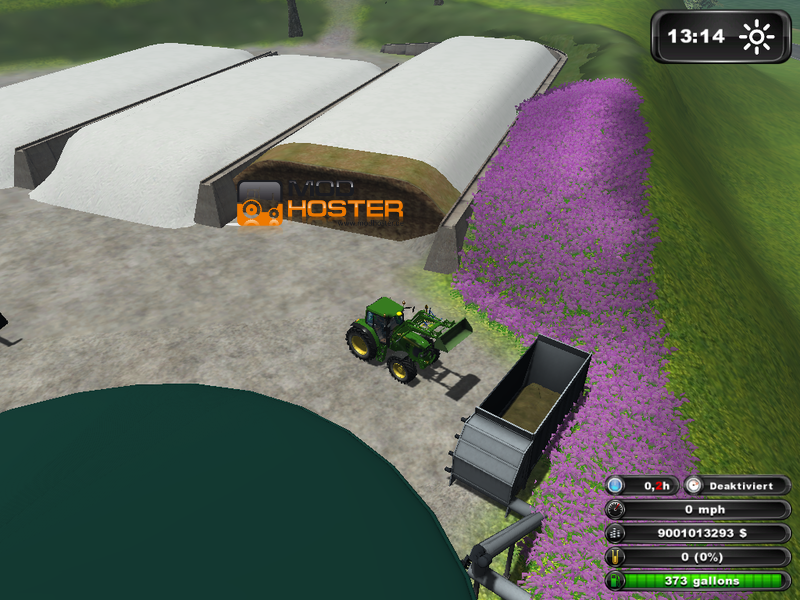800x600 pixels.
Task: Select the sun weather icon
Action: click(757, 38)
